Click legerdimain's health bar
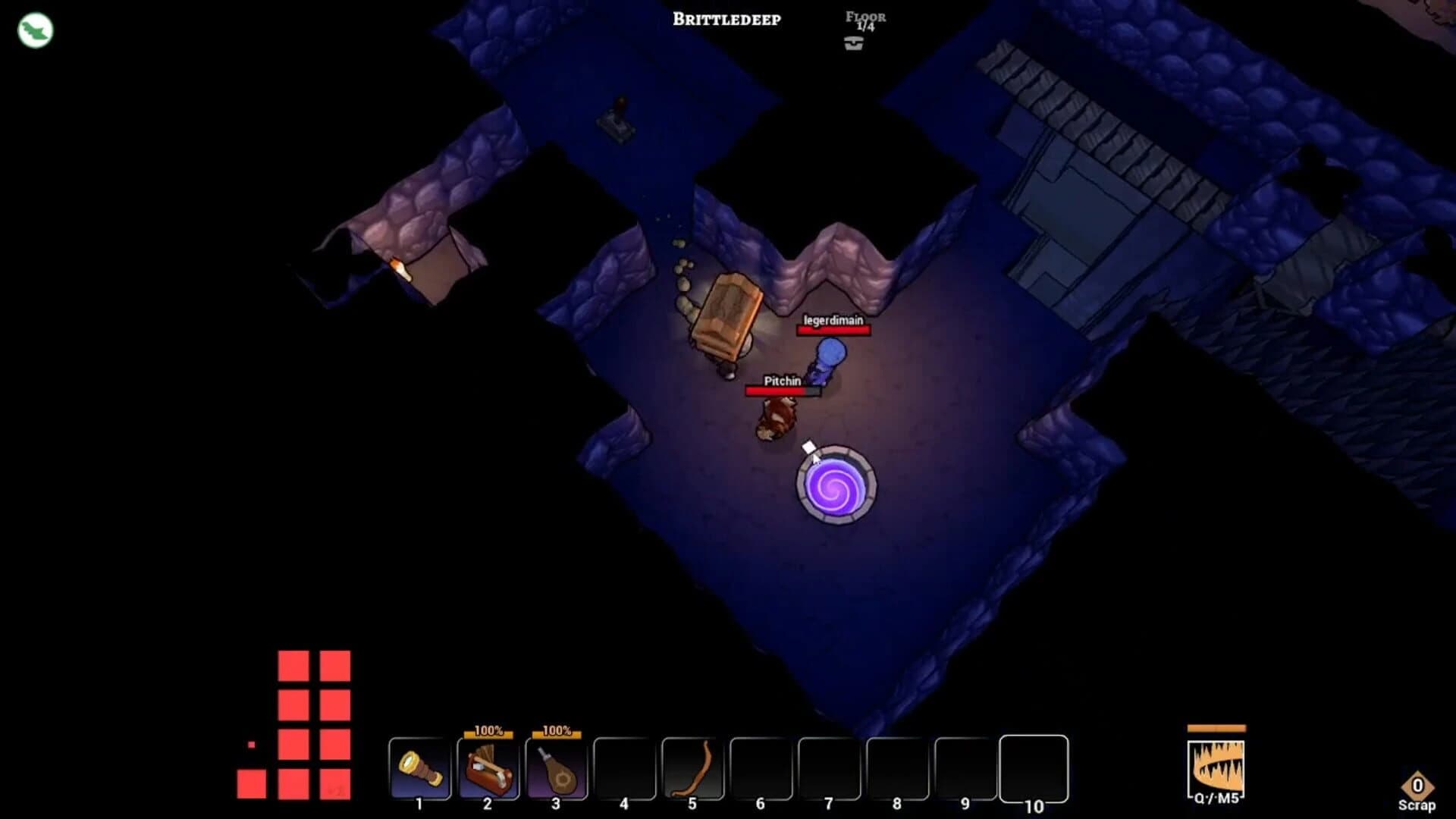The image size is (1456, 819). 832,331
